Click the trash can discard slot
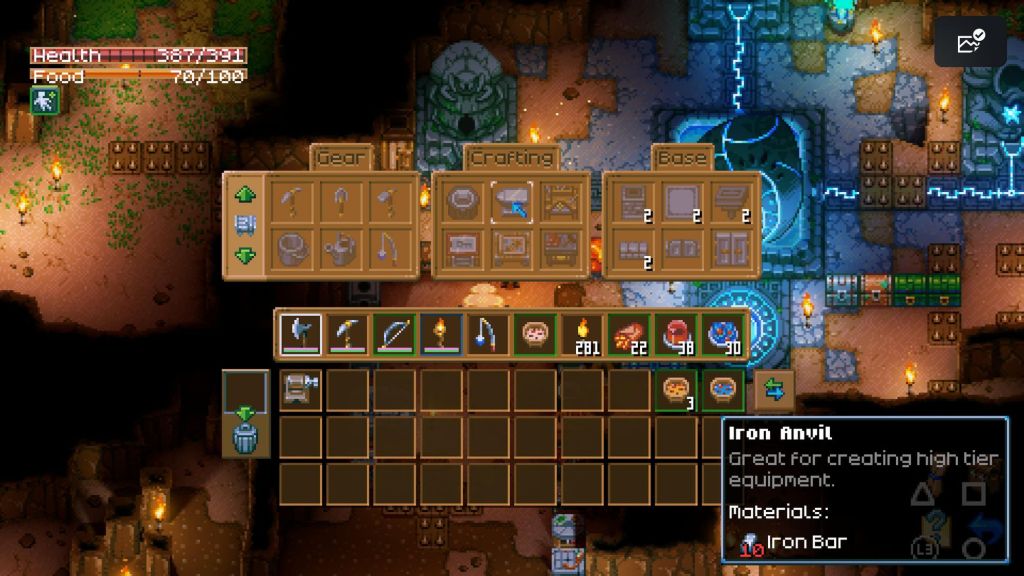1024x576 pixels. [245, 437]
